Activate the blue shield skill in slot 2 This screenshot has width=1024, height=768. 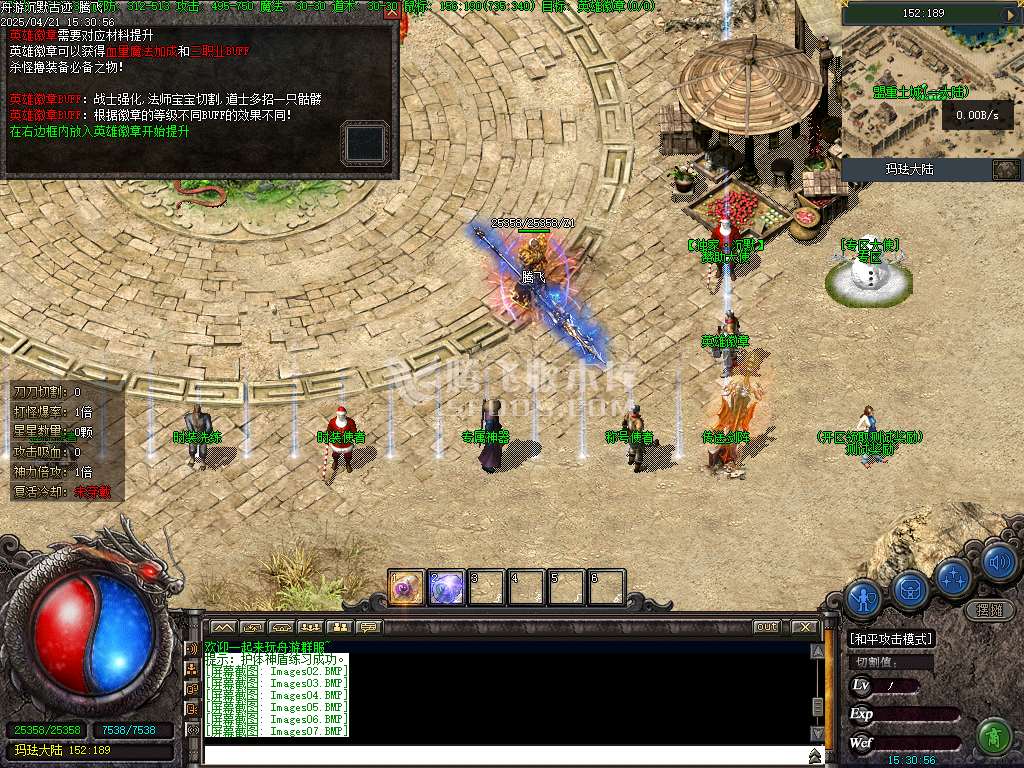coord(446,587)
